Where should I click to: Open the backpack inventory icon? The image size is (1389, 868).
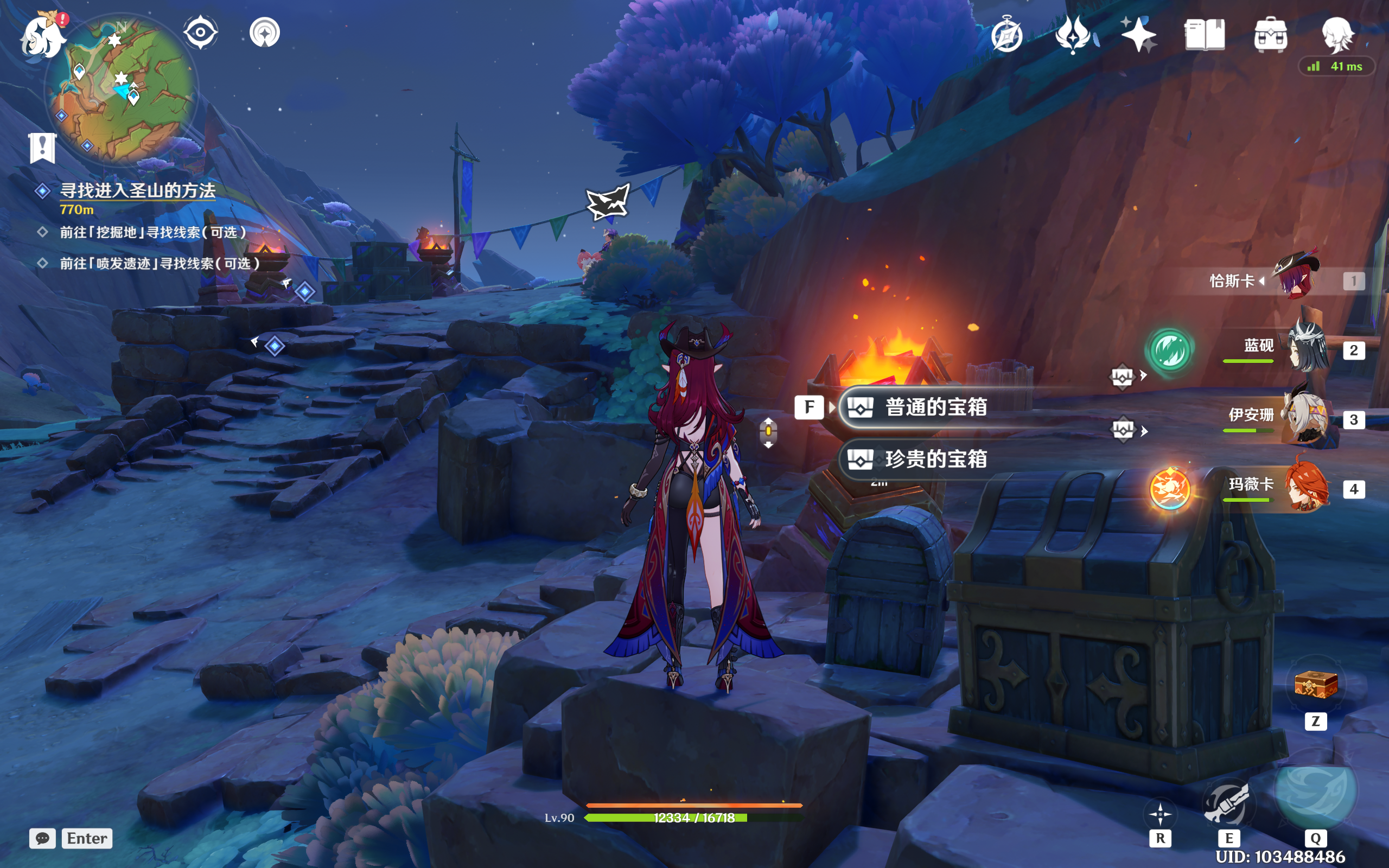click(1270, 36)
